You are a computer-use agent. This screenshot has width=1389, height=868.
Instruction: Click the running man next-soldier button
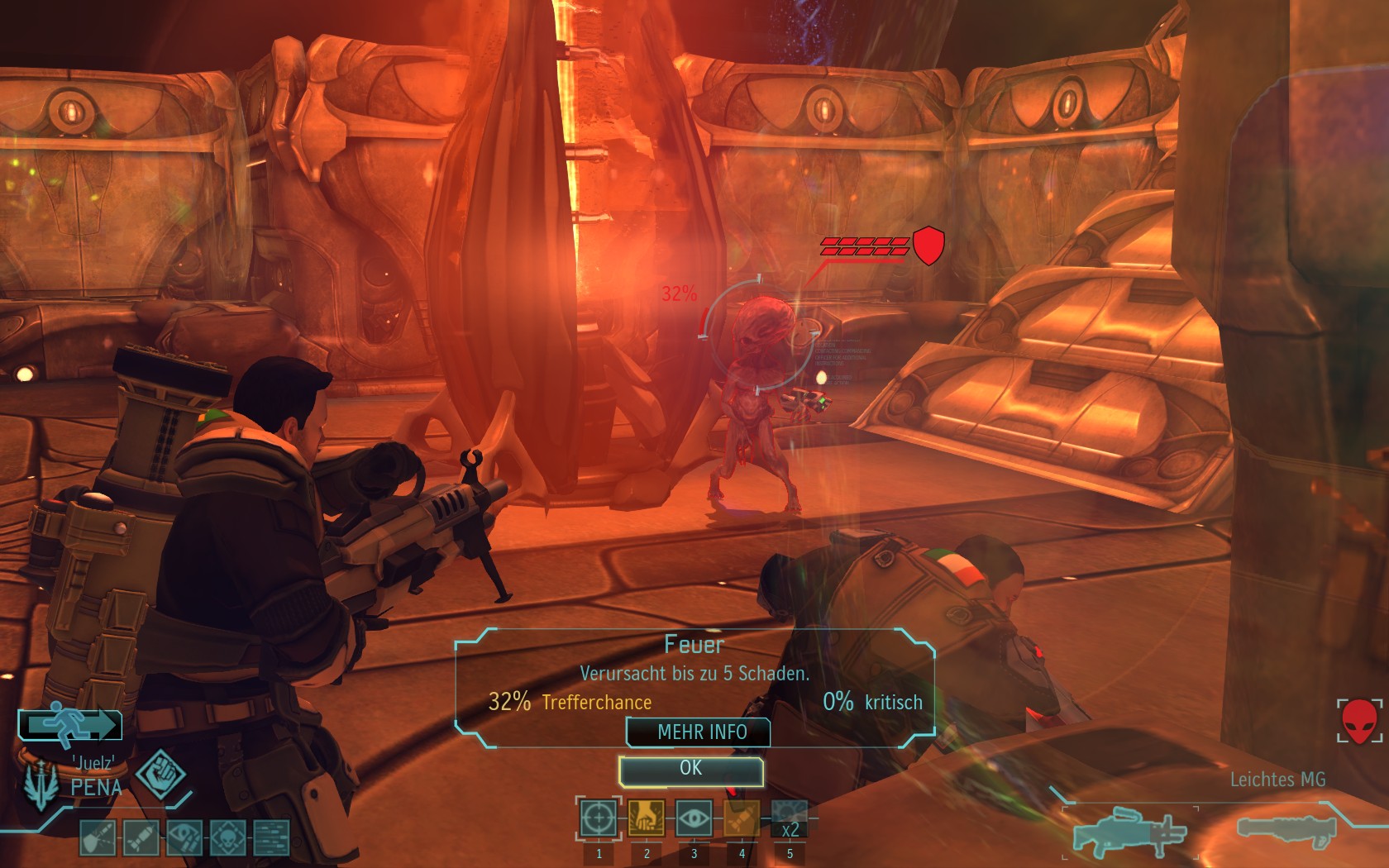click(70, 725)
